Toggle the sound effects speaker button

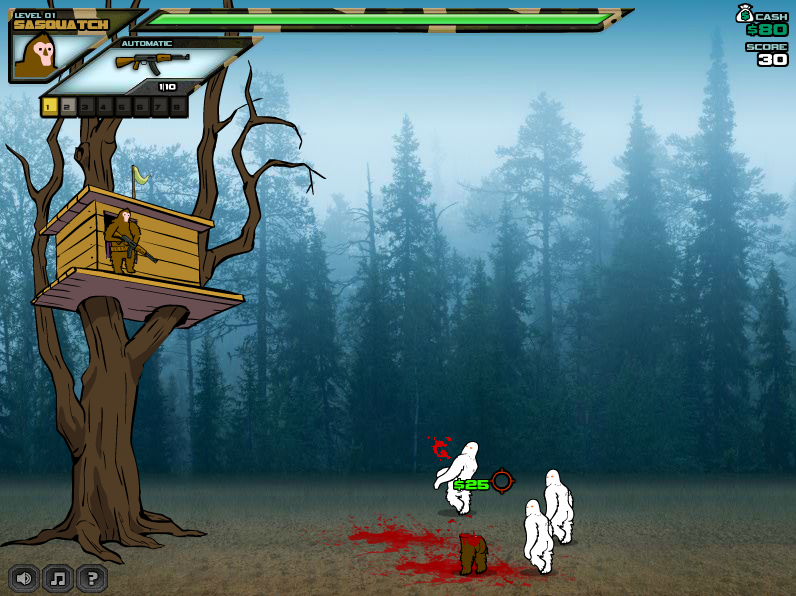tap(25, 578)
